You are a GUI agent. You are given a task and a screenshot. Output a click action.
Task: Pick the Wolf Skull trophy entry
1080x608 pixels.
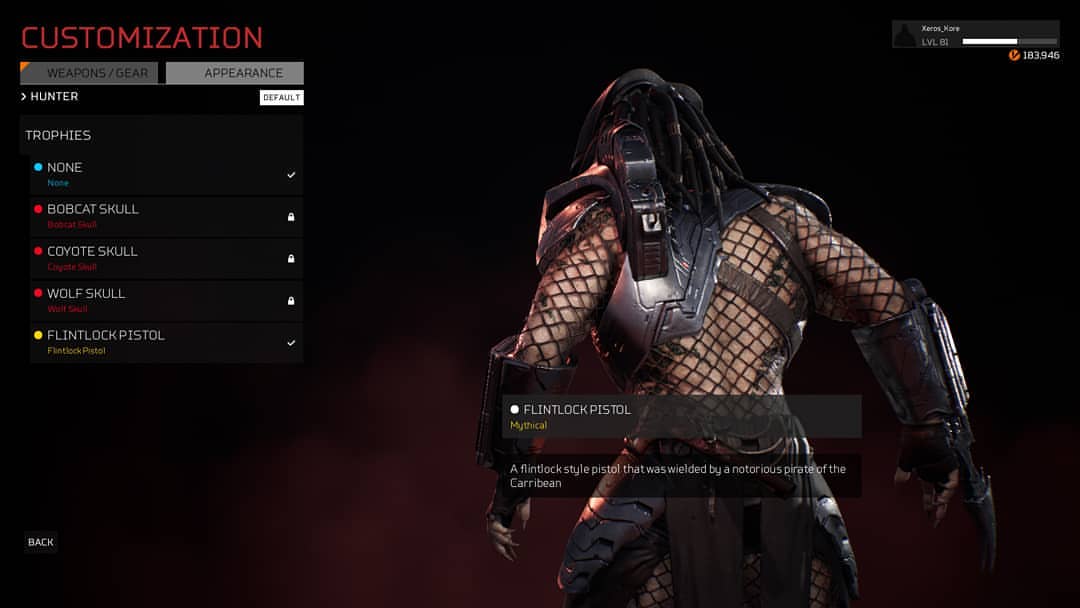tap(166, 300)
